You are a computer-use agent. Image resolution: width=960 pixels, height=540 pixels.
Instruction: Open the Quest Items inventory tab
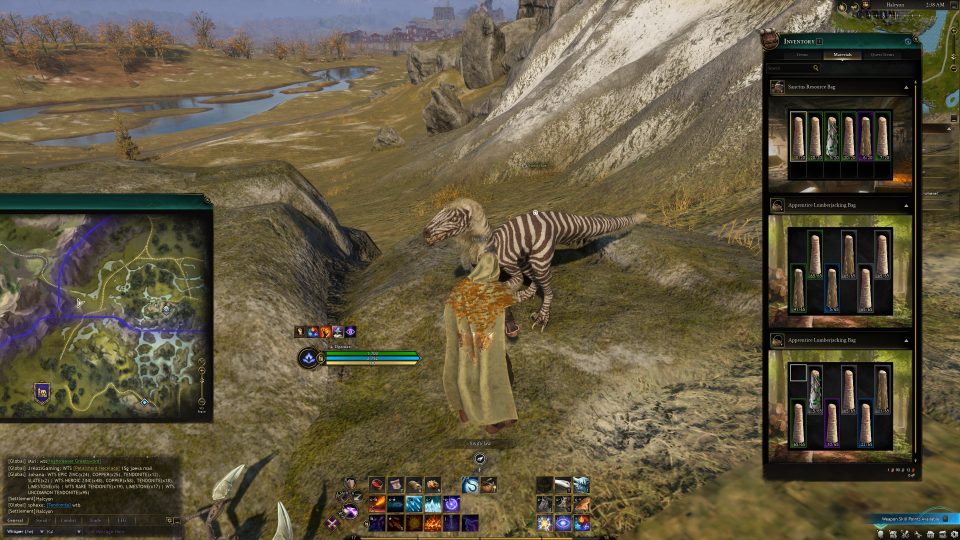point(882,55)
